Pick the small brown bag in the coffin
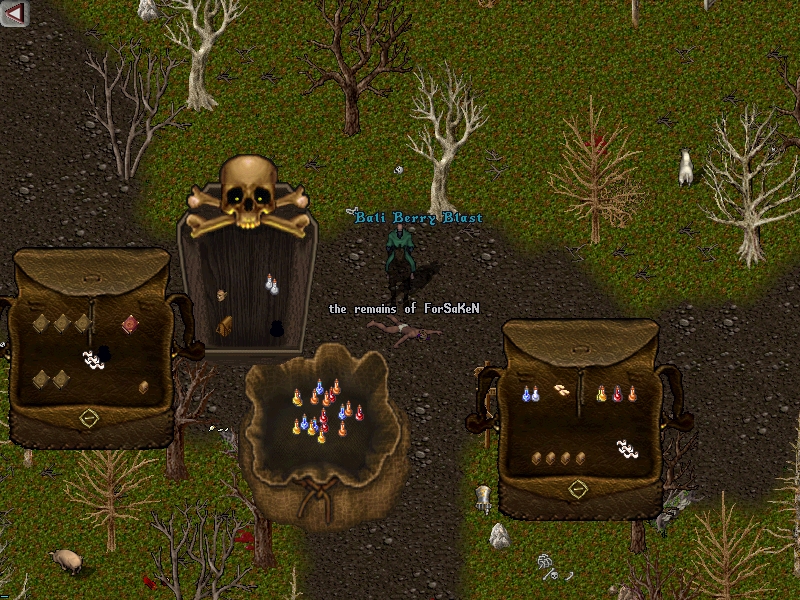The image size is (800, 600). pyautogui.click(x=226, y=325)
